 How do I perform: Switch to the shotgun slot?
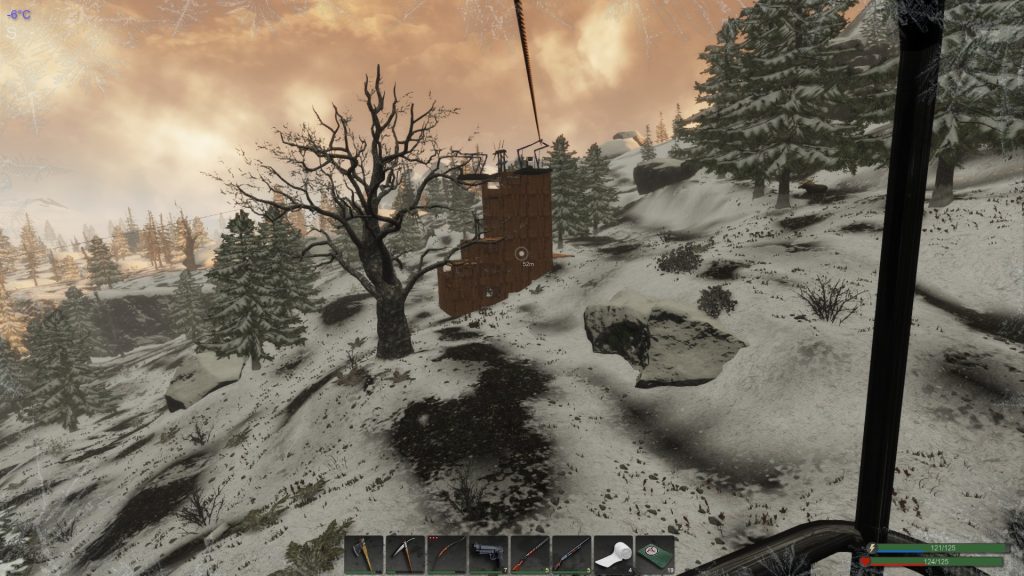click(572, 554)
